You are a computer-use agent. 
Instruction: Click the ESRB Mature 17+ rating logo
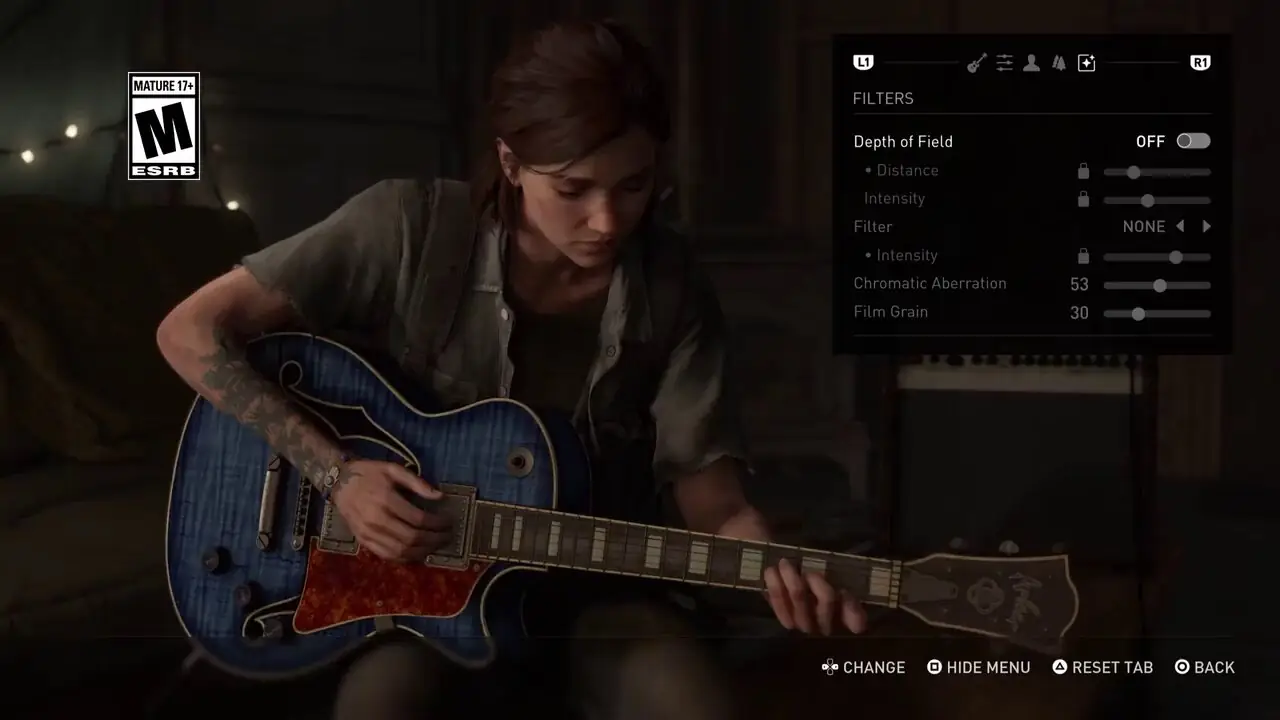click(x=163, y=125)
